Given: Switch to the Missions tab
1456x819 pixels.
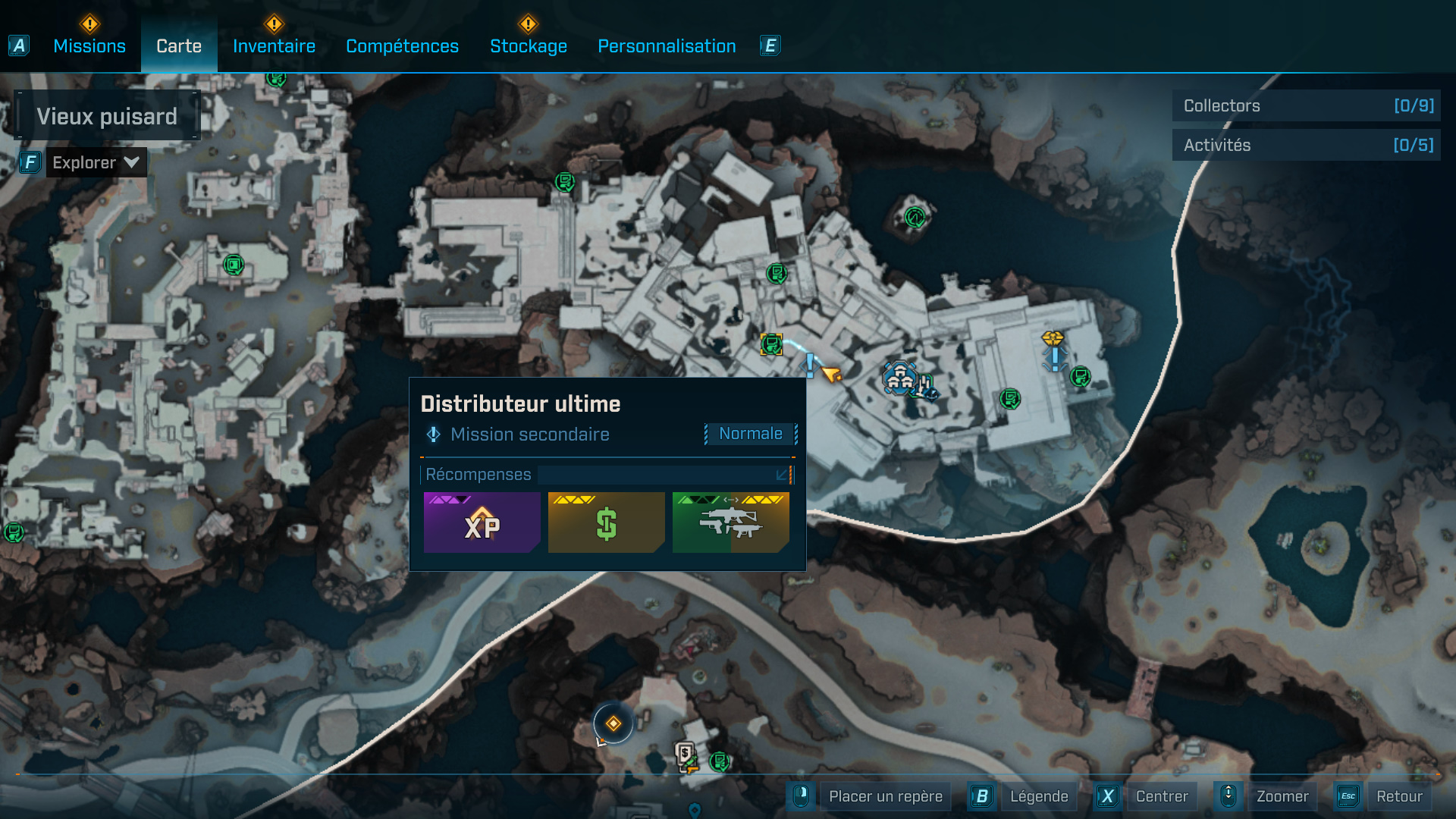Looking at the screenshot, I should [89, 46].
